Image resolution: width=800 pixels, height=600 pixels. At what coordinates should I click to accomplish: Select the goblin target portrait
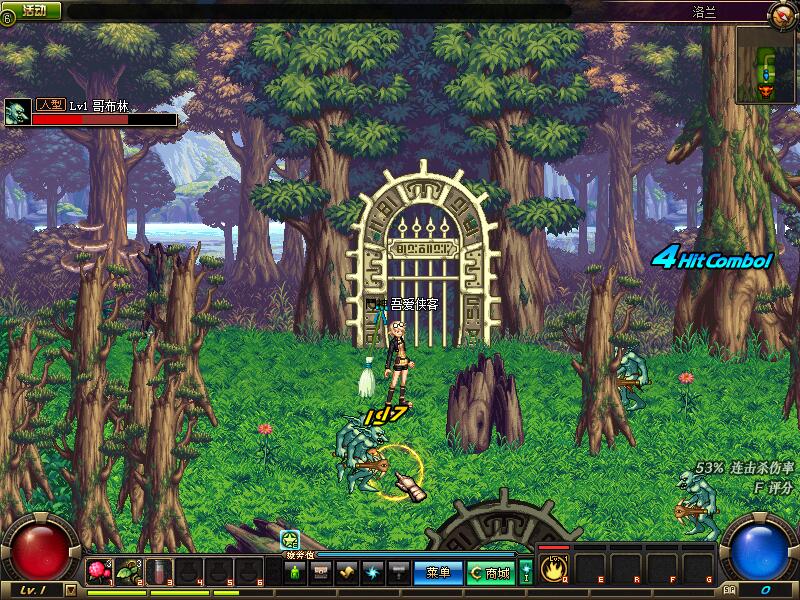(17, 112)
